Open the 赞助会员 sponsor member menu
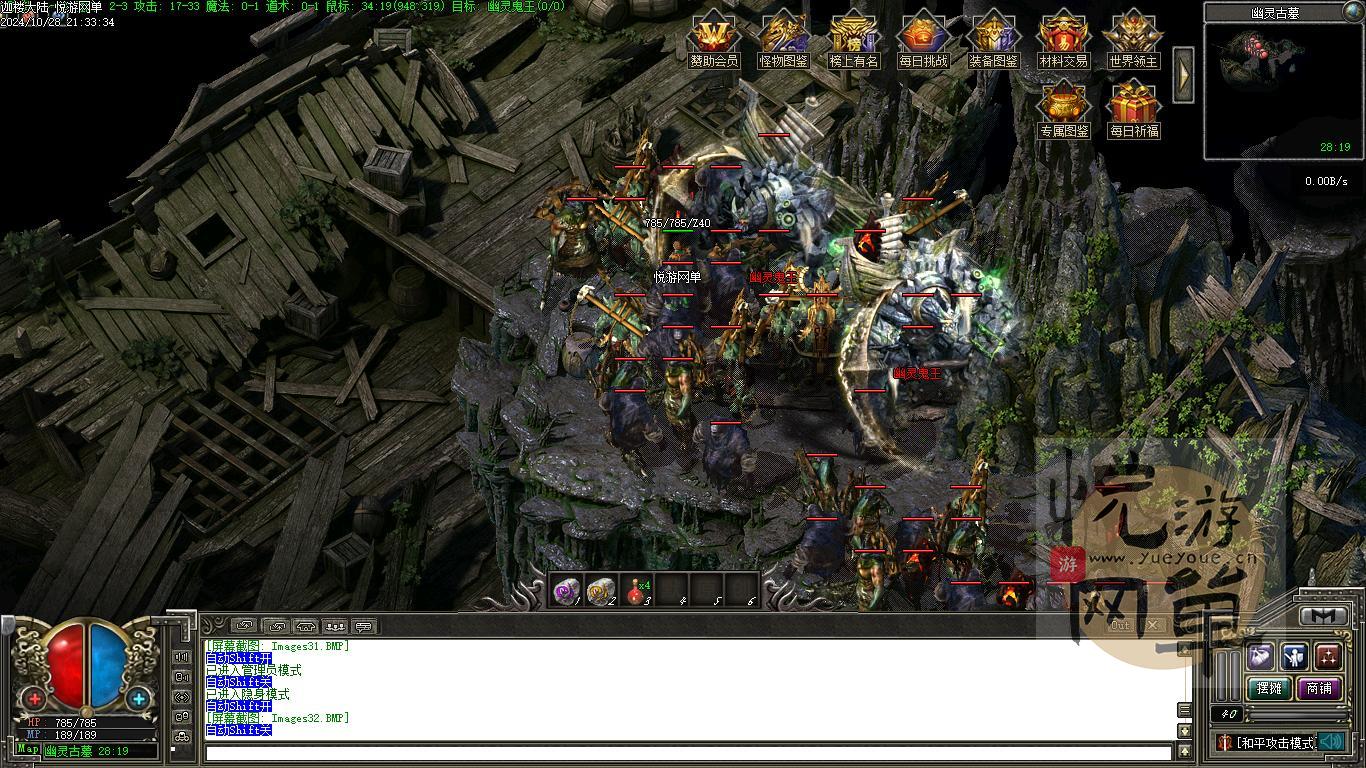Viewport: 1366px width, 768px height. pyautogui.click(x=714, y=40)
